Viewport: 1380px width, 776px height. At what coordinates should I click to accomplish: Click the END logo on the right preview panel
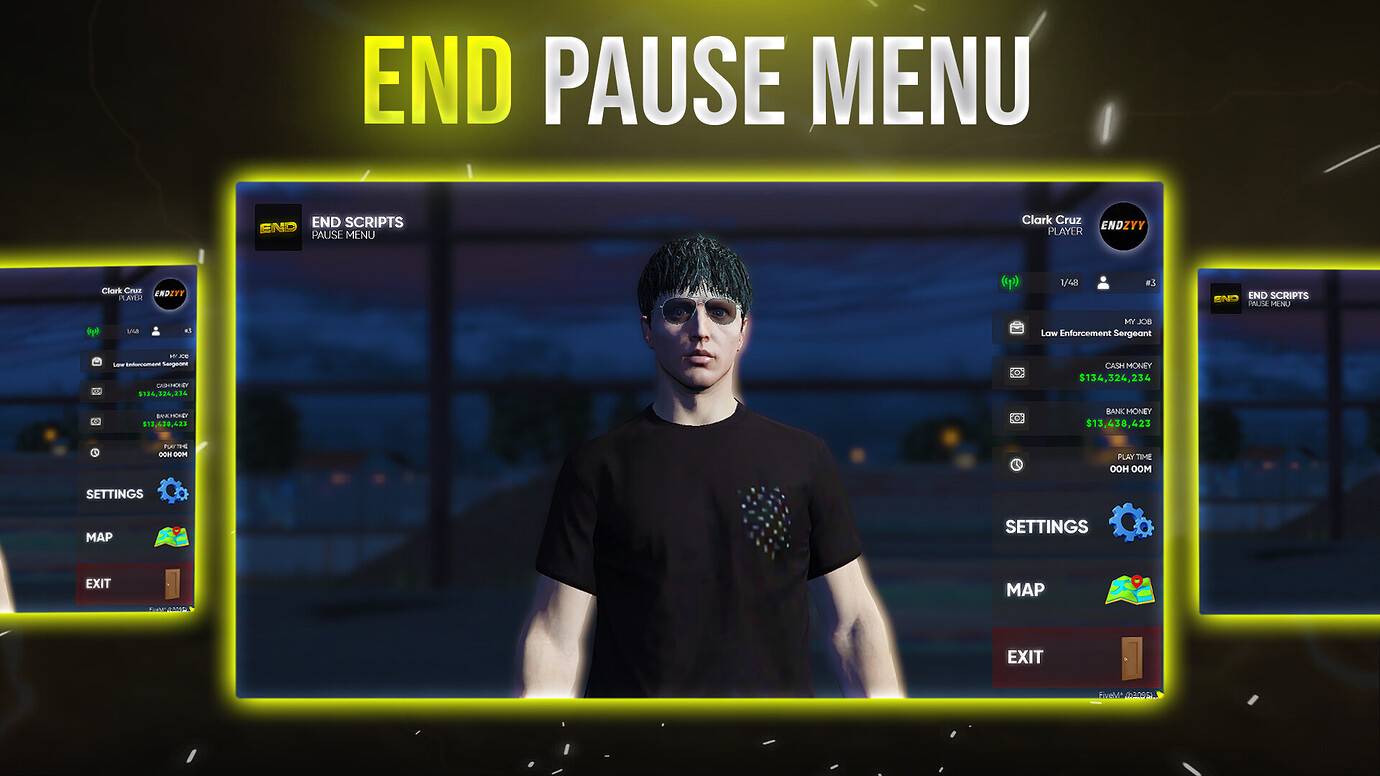1225,297
